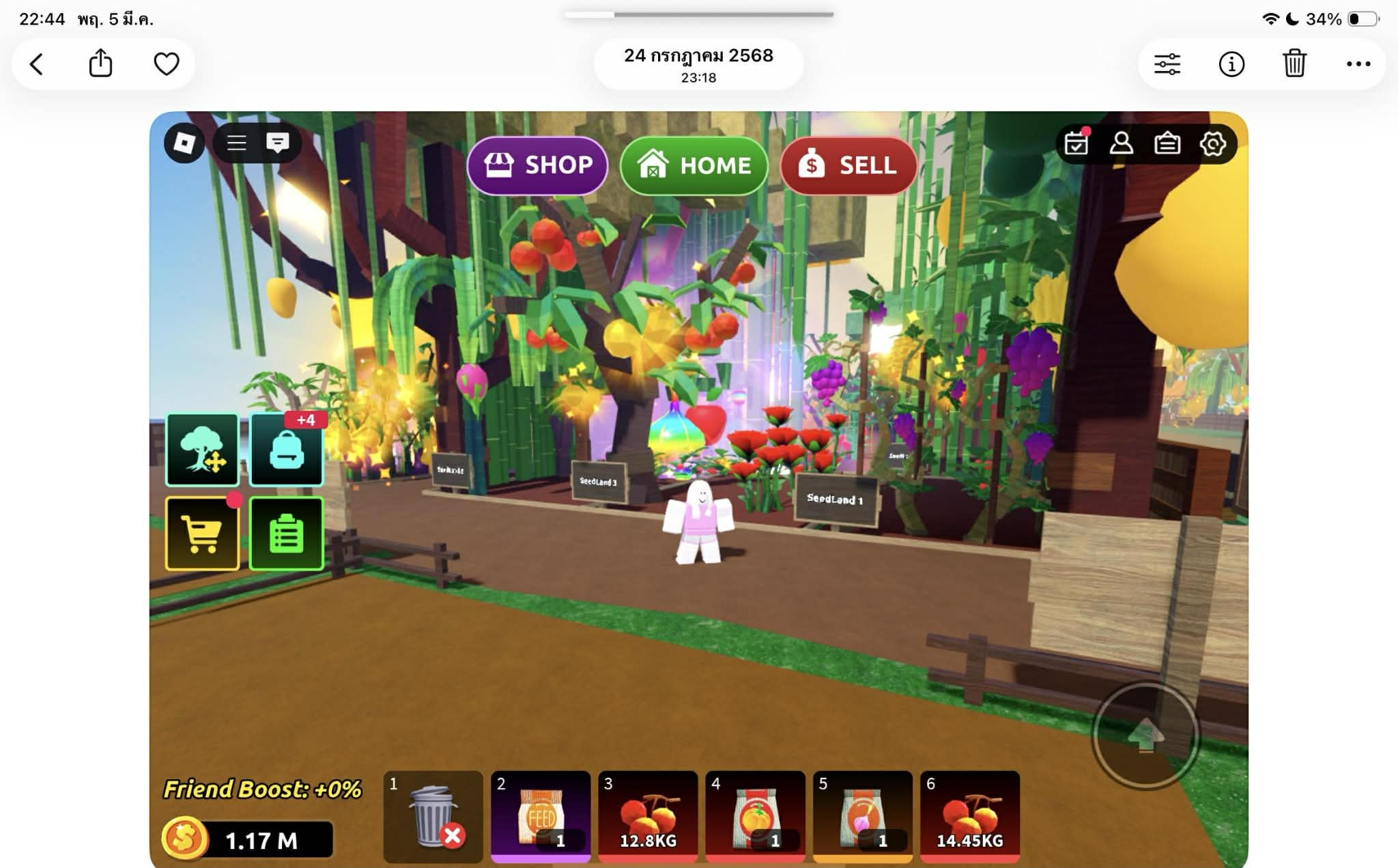Favorite the photo with the heart icon
The image size is (1398, 868).
(166, 64)
